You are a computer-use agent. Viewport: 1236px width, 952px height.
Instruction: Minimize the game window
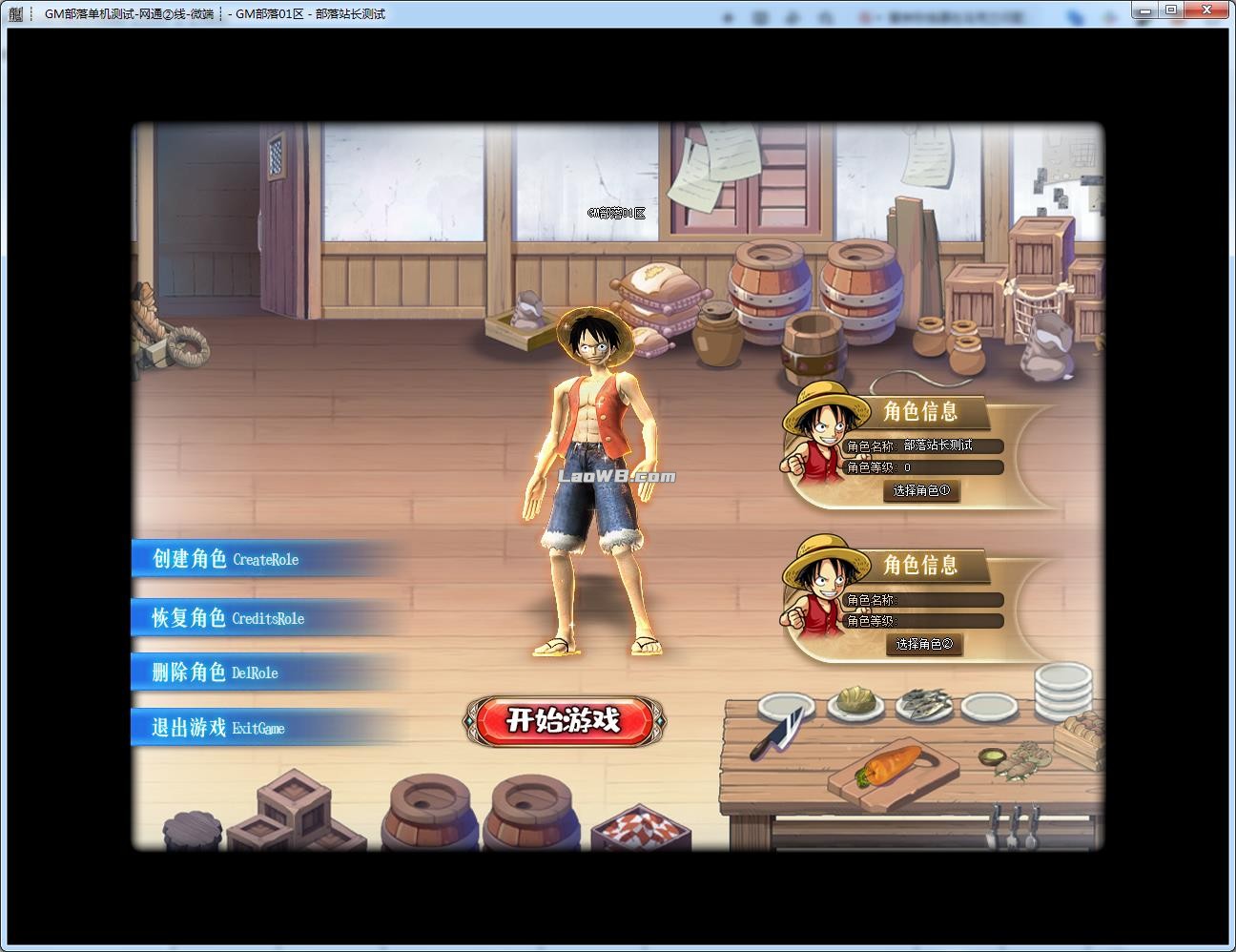pyautogui.click(x=1147, y=10)
